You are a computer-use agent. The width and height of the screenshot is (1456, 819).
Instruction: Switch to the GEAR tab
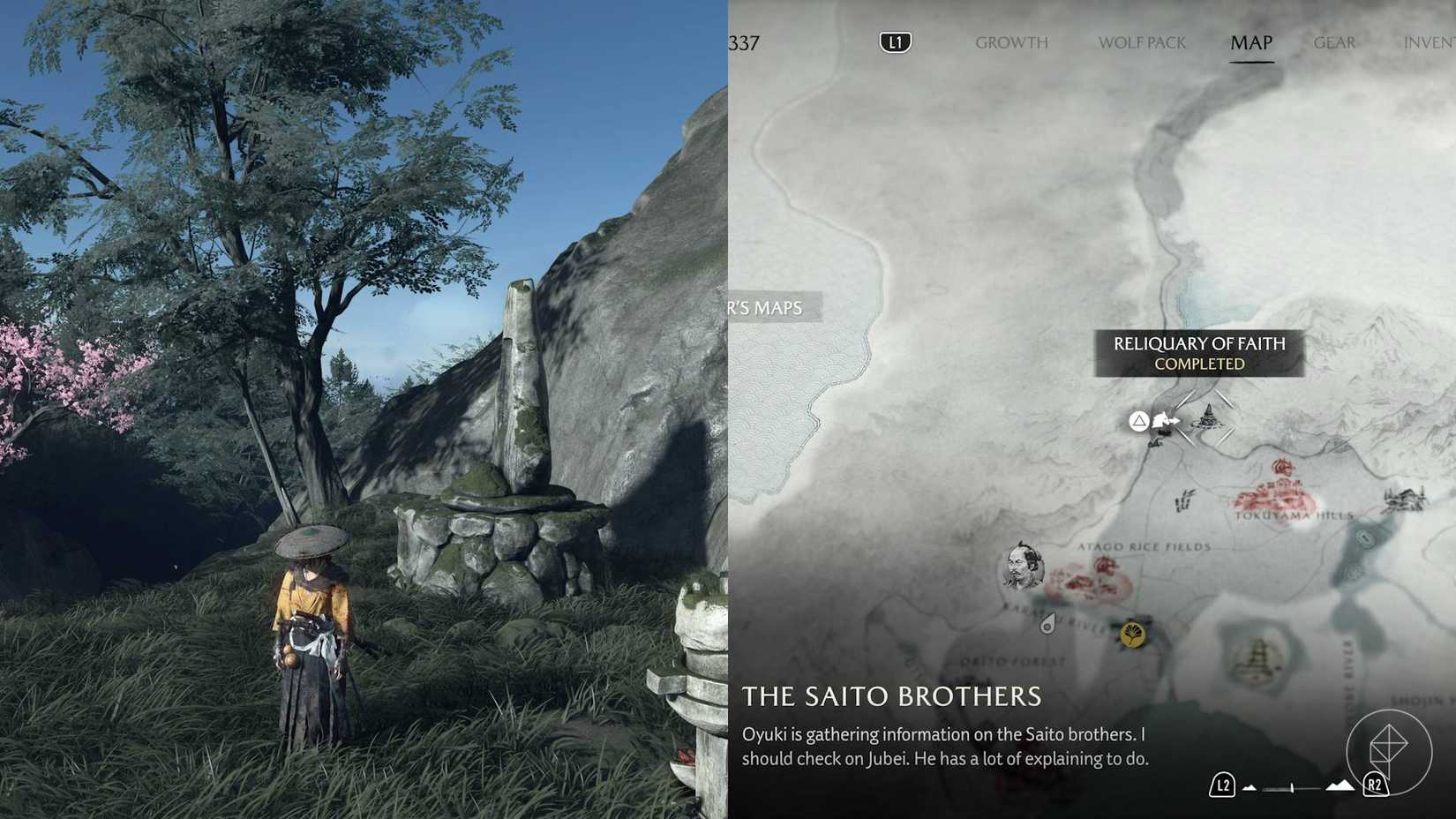(x=1333, y=41)
